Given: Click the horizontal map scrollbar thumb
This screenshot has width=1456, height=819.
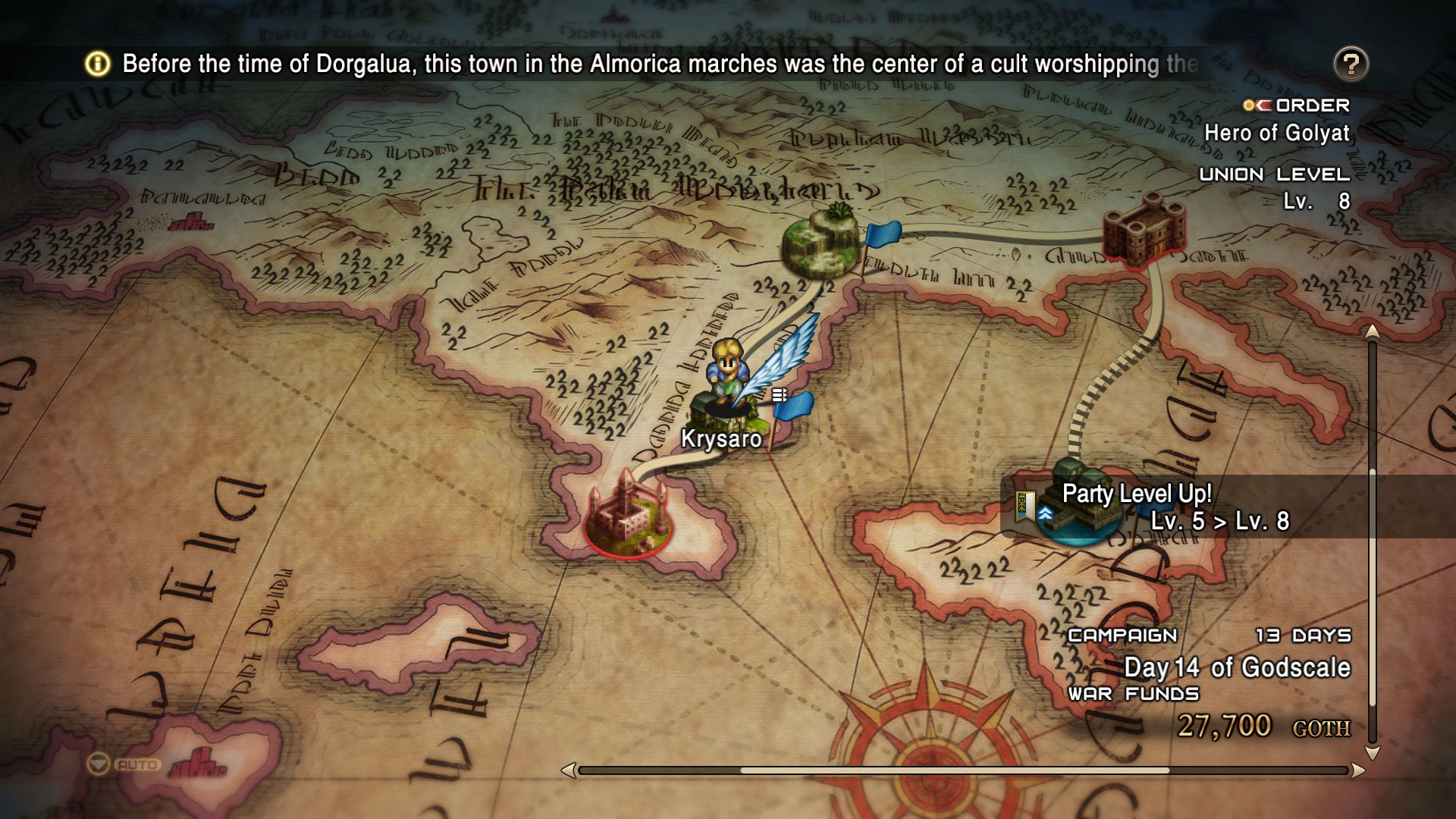Looking at the screenshot, I should pos(954,770).
